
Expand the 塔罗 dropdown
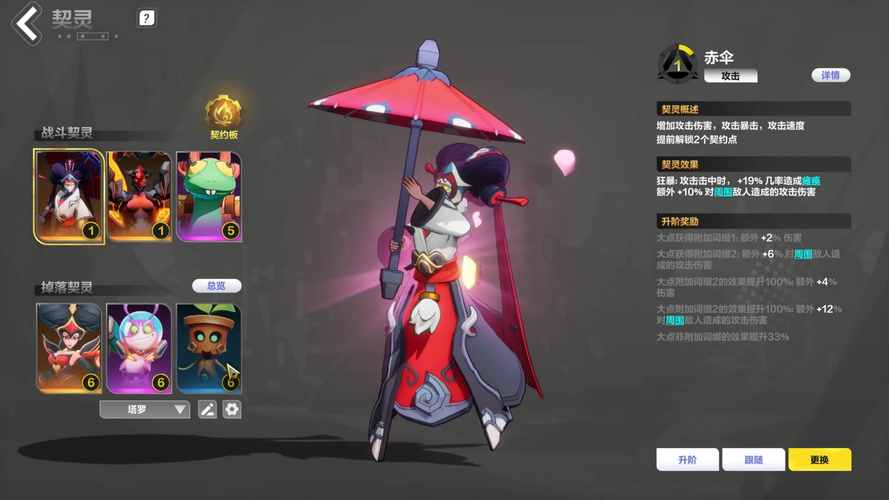pos(145,409)
